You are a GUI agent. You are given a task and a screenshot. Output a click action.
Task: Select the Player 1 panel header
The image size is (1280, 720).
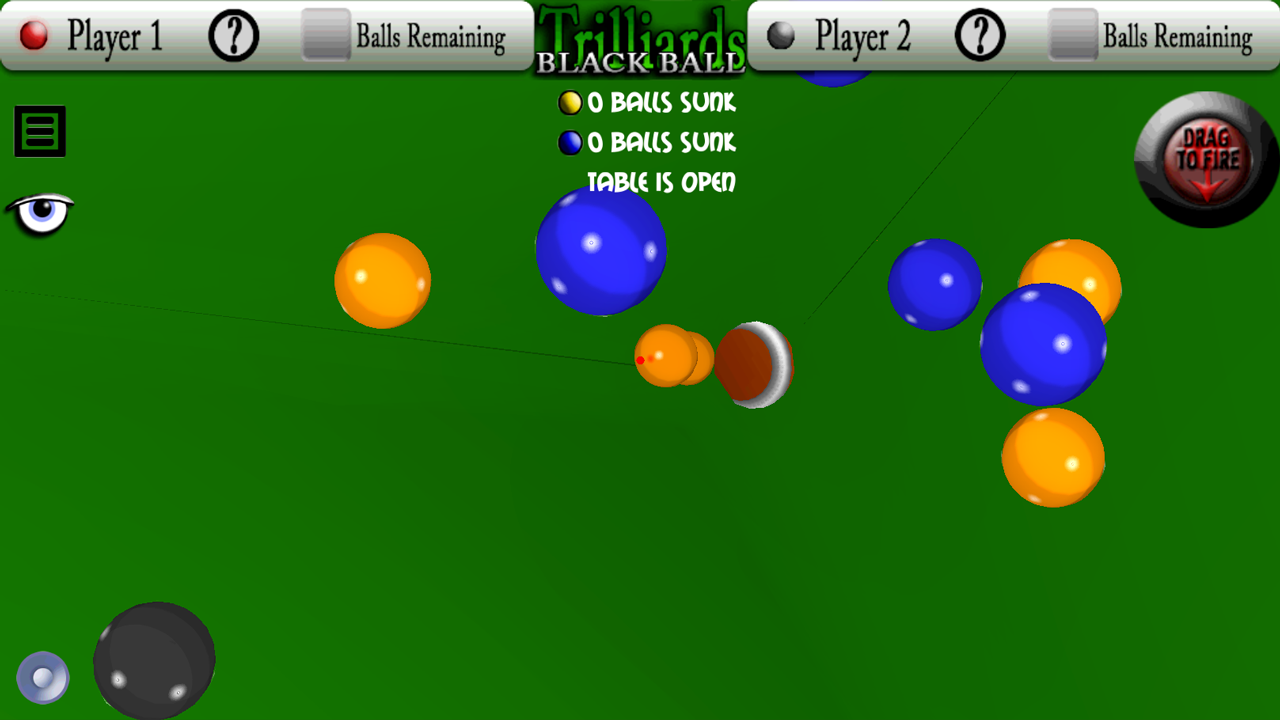(113, 37)
